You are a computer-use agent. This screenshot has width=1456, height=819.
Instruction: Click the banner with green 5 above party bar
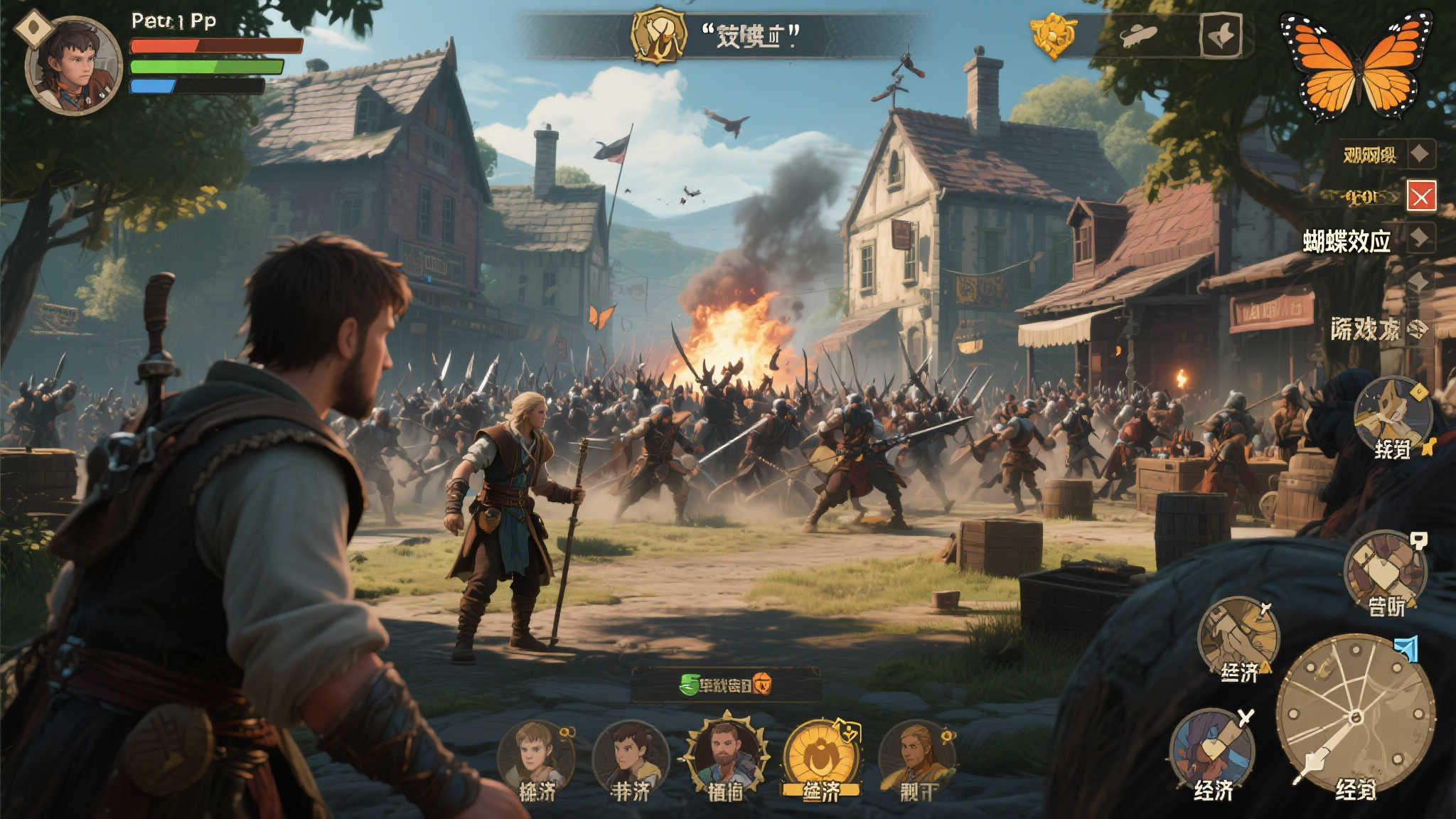(726, 685)
